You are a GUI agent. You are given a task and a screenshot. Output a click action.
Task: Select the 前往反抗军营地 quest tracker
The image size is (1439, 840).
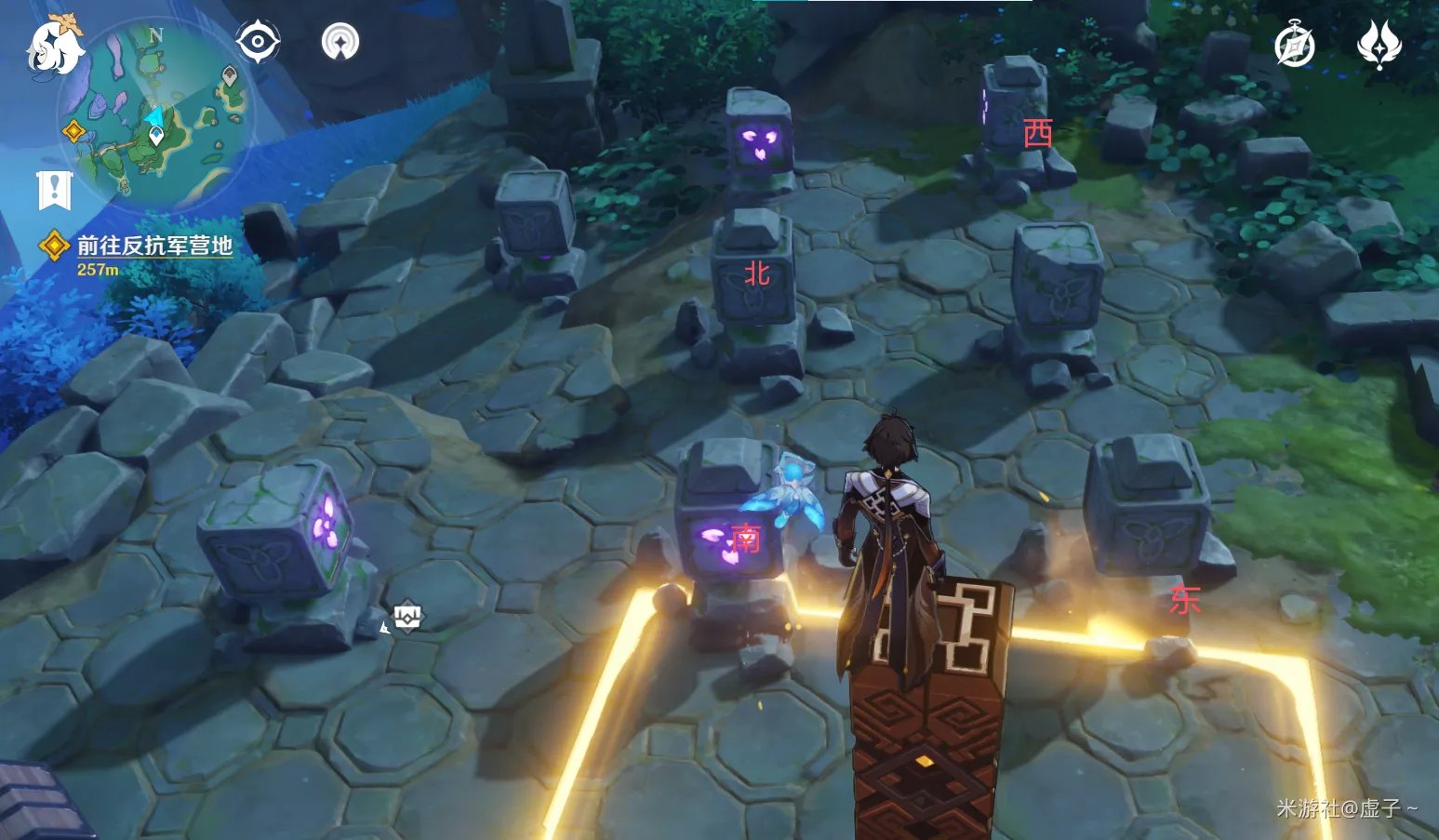tap(153, 246)
